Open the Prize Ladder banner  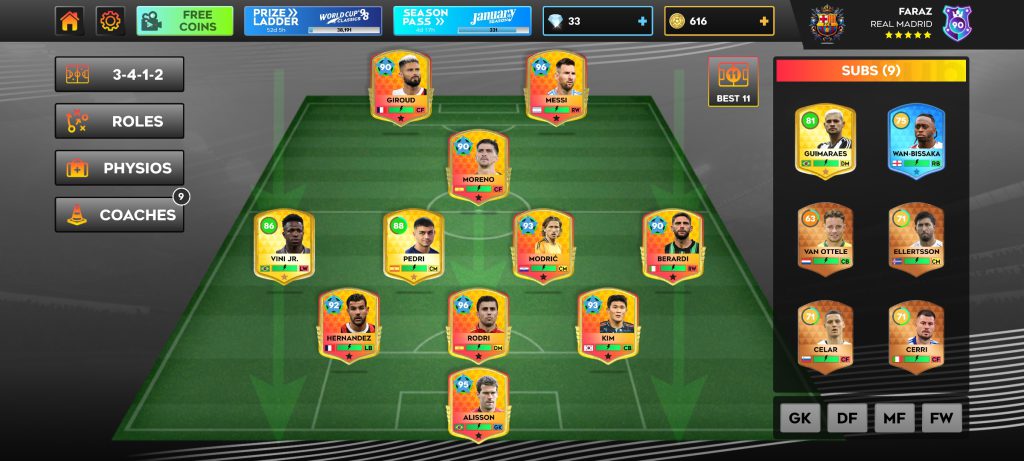point(312,21)
